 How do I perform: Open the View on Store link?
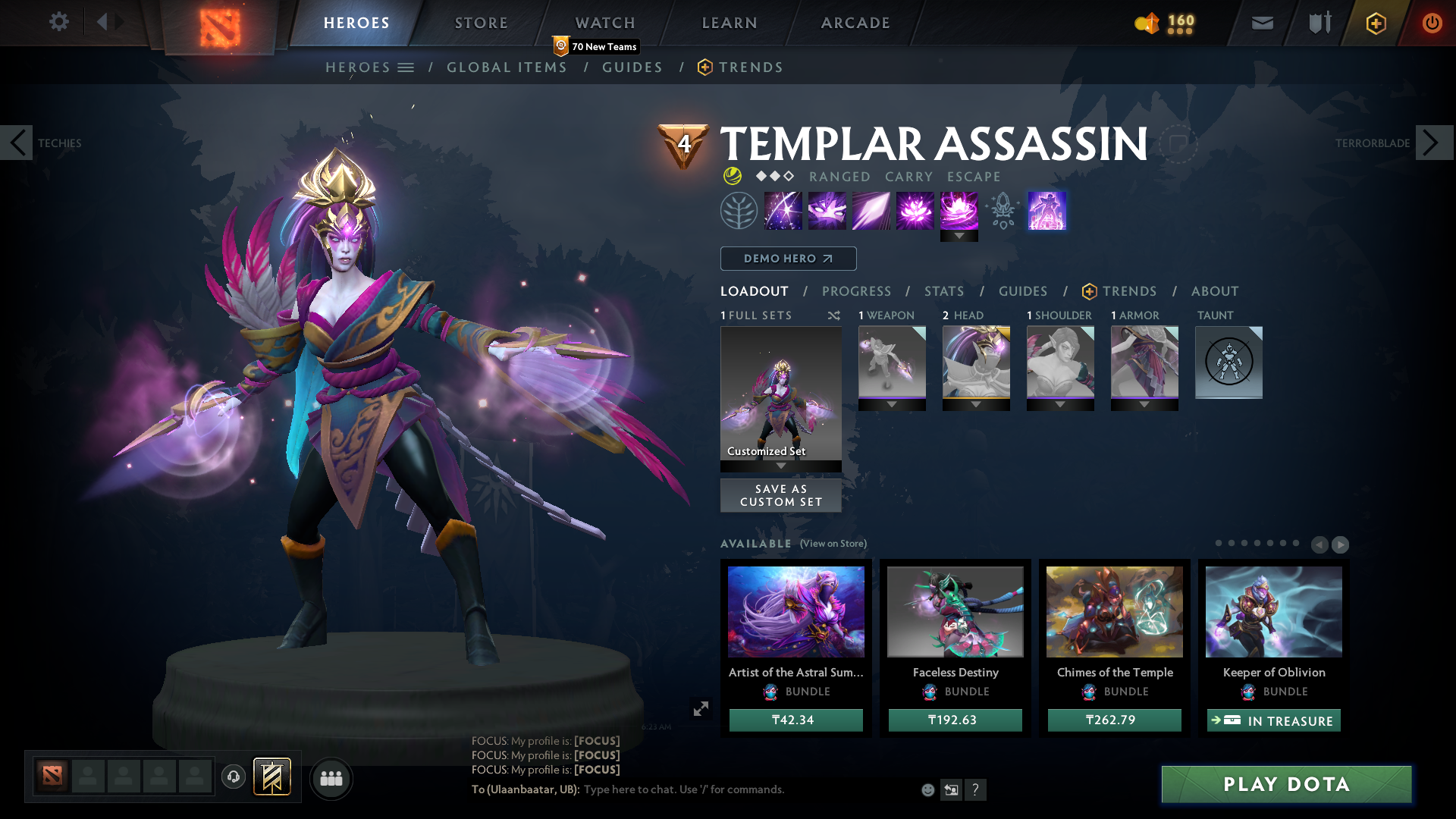point(832,544)
